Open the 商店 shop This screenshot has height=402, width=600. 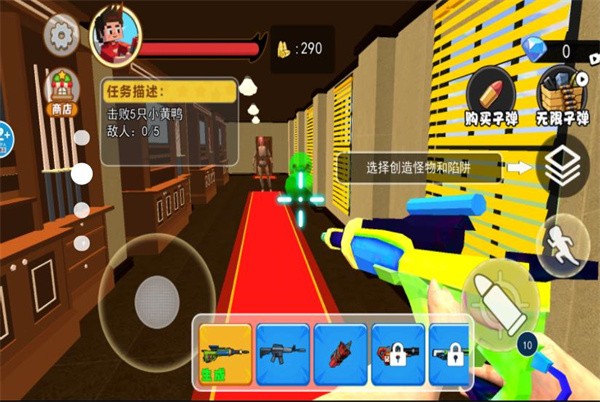pyautogui.click(x=62, y=88)
